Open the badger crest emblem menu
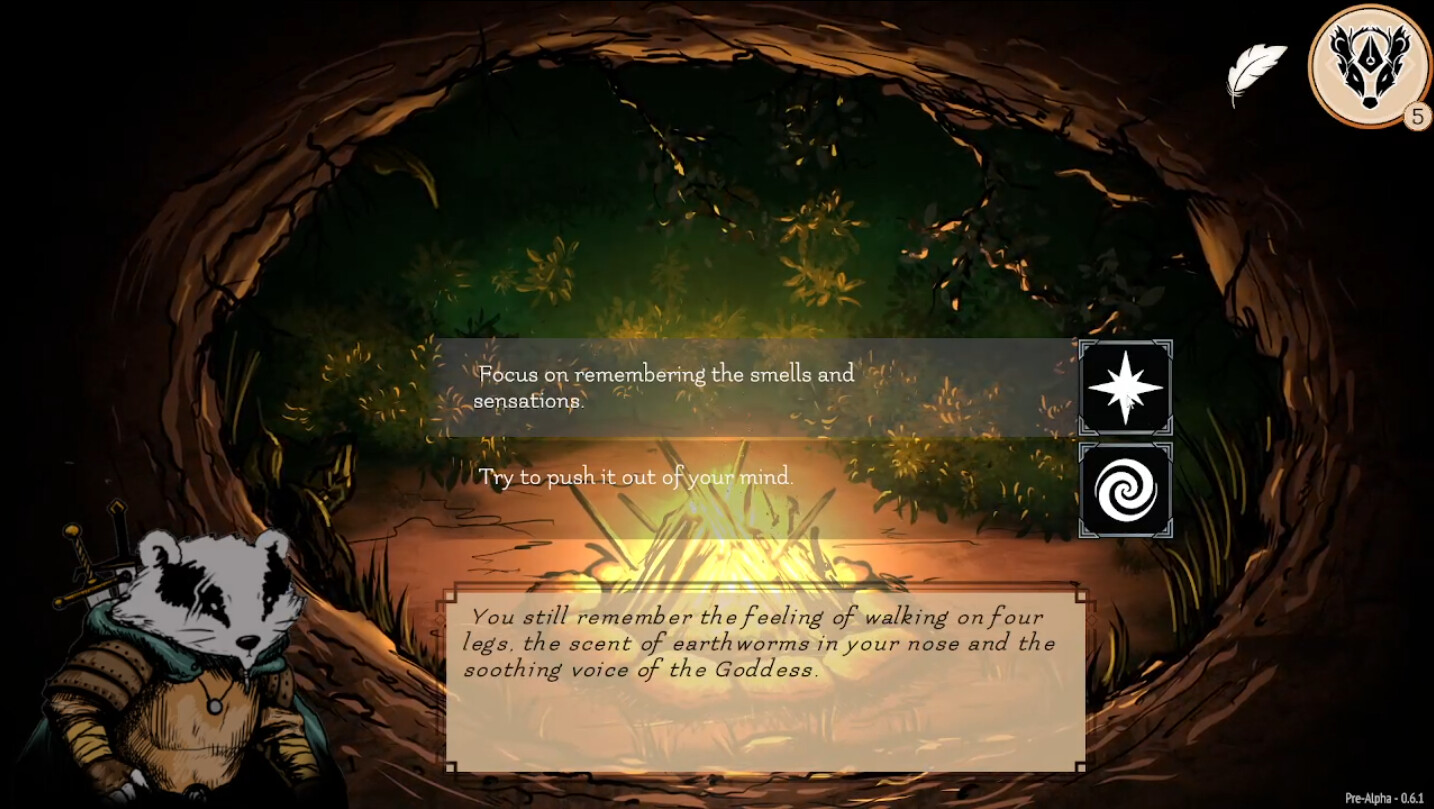1434x809 pixels. point(1368,68)
